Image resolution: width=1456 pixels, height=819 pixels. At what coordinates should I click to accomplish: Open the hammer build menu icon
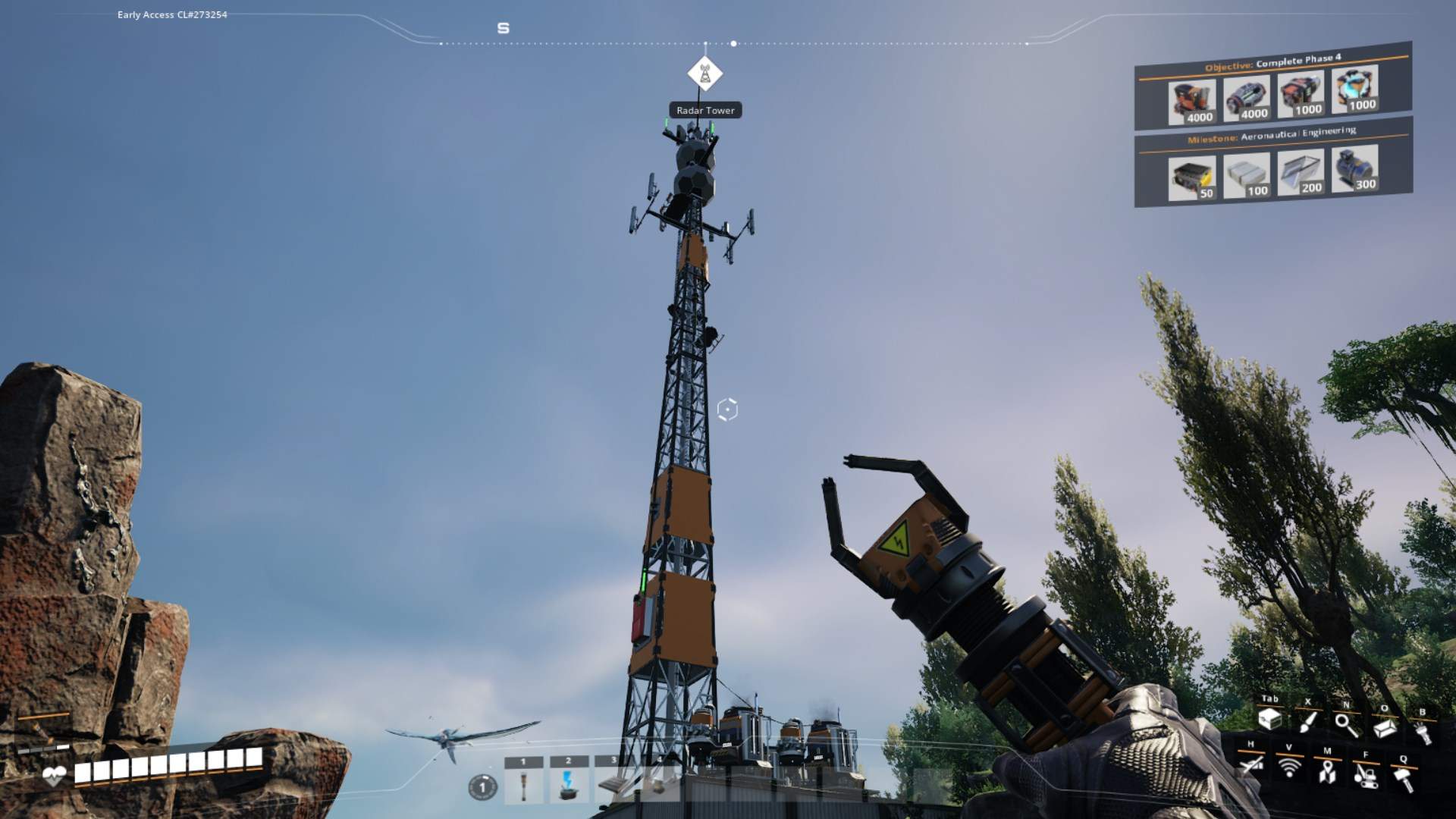tap(1403, 778)
